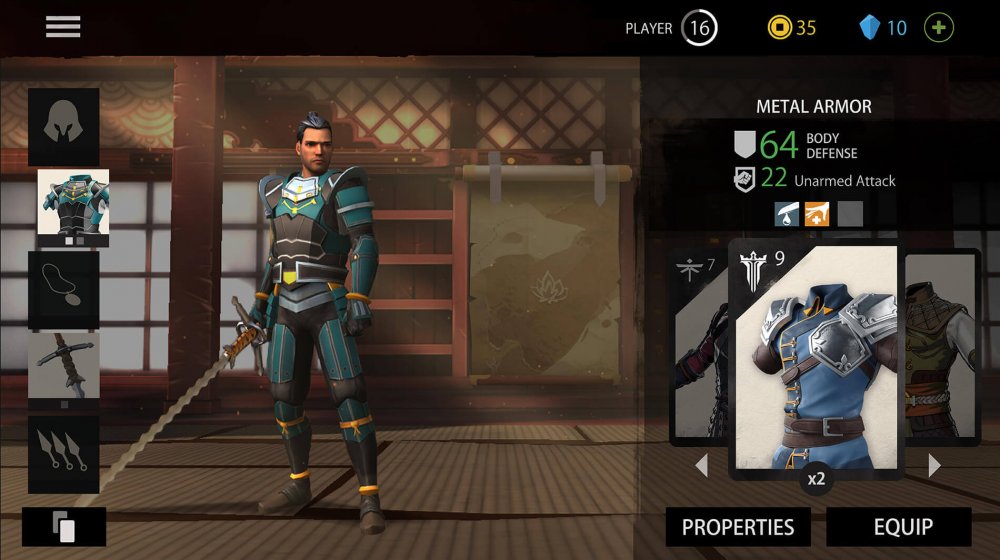This screenshot has height=560, width=1000.
Task: Open the amulet accessory category
Action: pos(63,289)
